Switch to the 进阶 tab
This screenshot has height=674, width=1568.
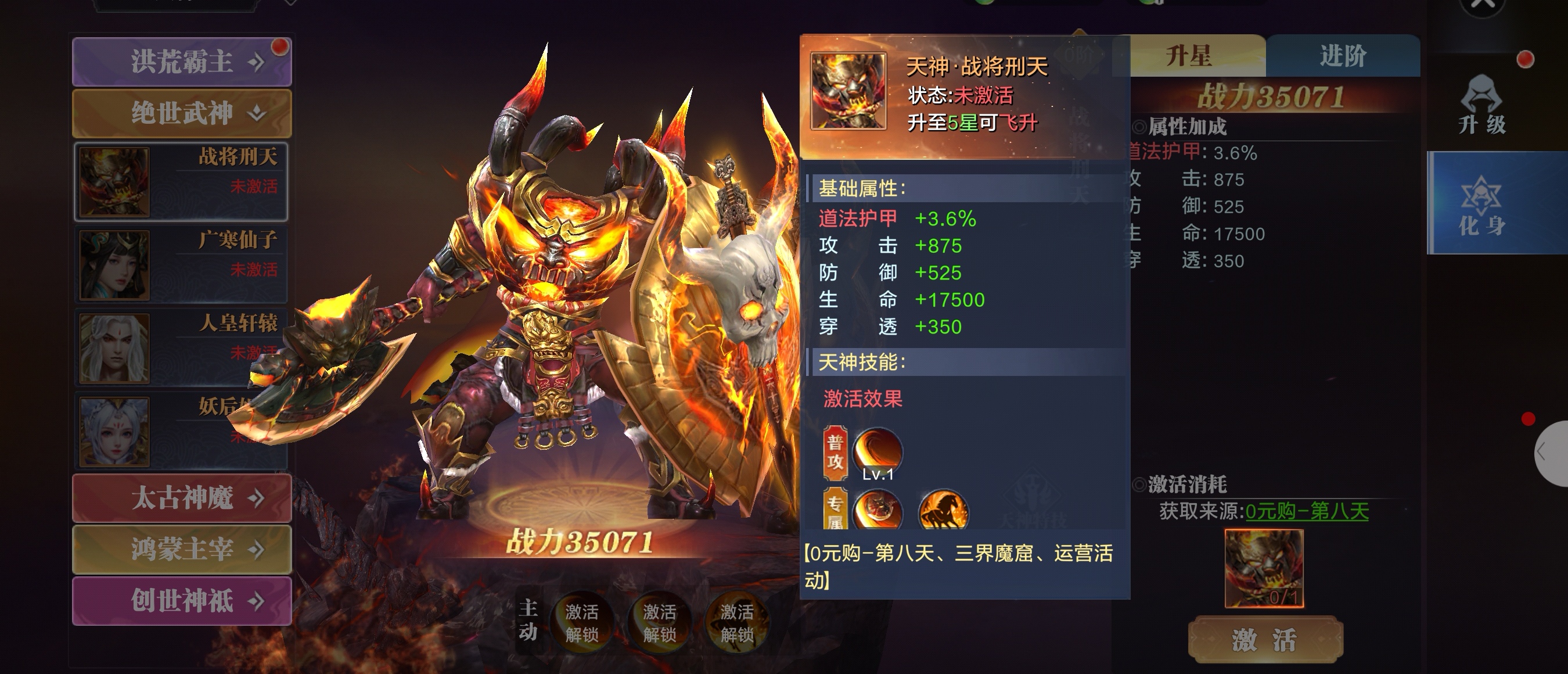[x=1343, y=56]
